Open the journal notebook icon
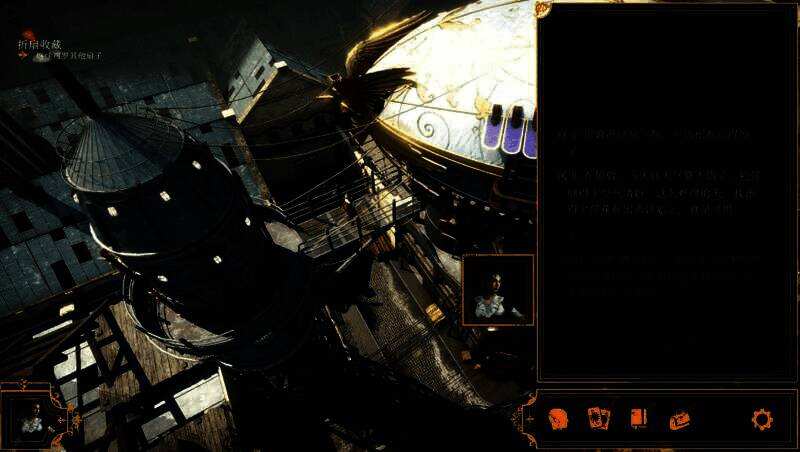The height and width of the screenshot is (452, 800). [x=639, y=419]
